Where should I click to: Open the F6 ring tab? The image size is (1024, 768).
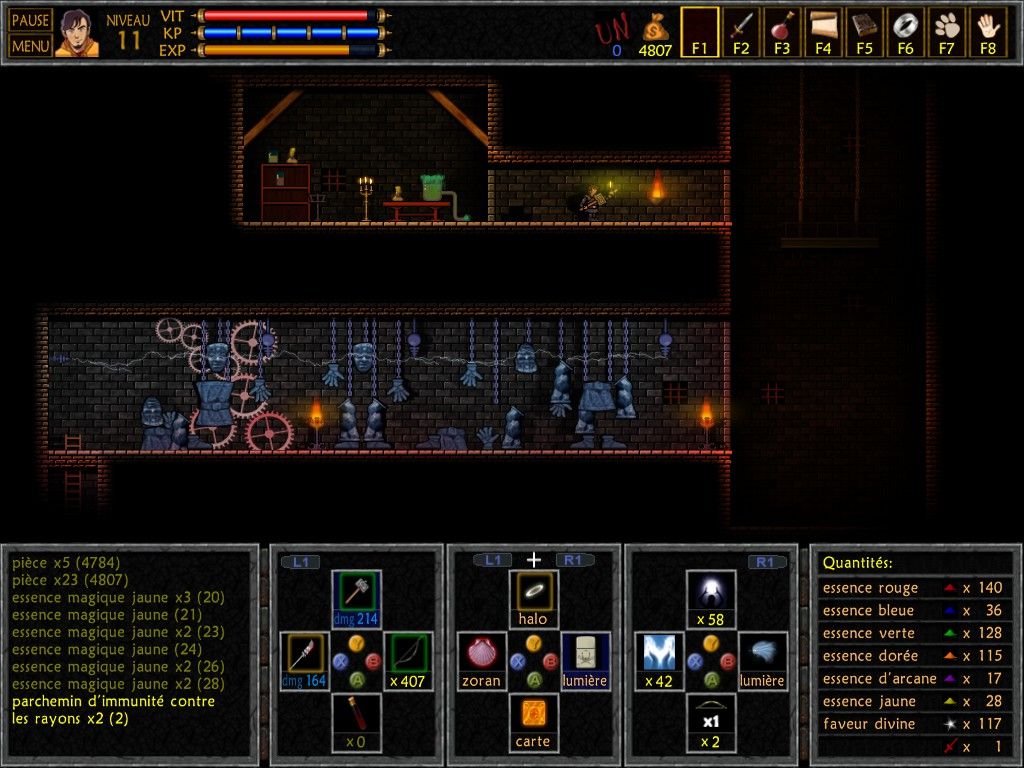tap(905, 32)
